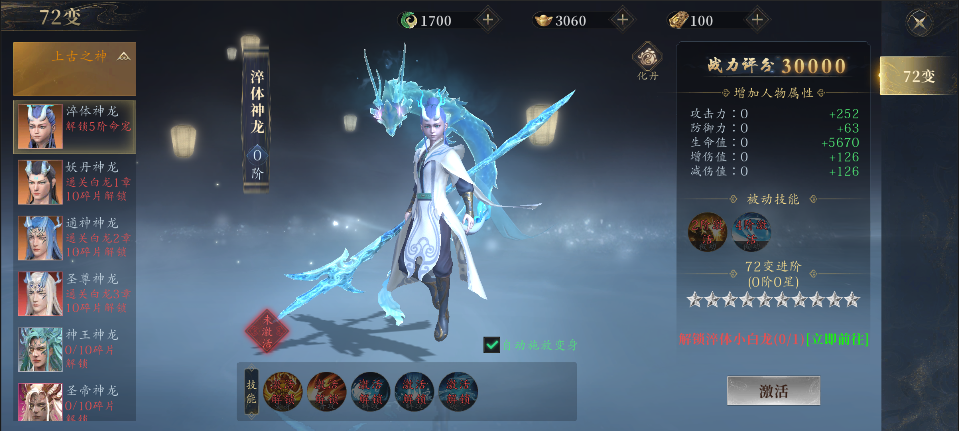Viewport: 959px width, 431px height.
Task: Add more jade currency with its plus button
Action: pyautogui.click(x=487, y=20)
